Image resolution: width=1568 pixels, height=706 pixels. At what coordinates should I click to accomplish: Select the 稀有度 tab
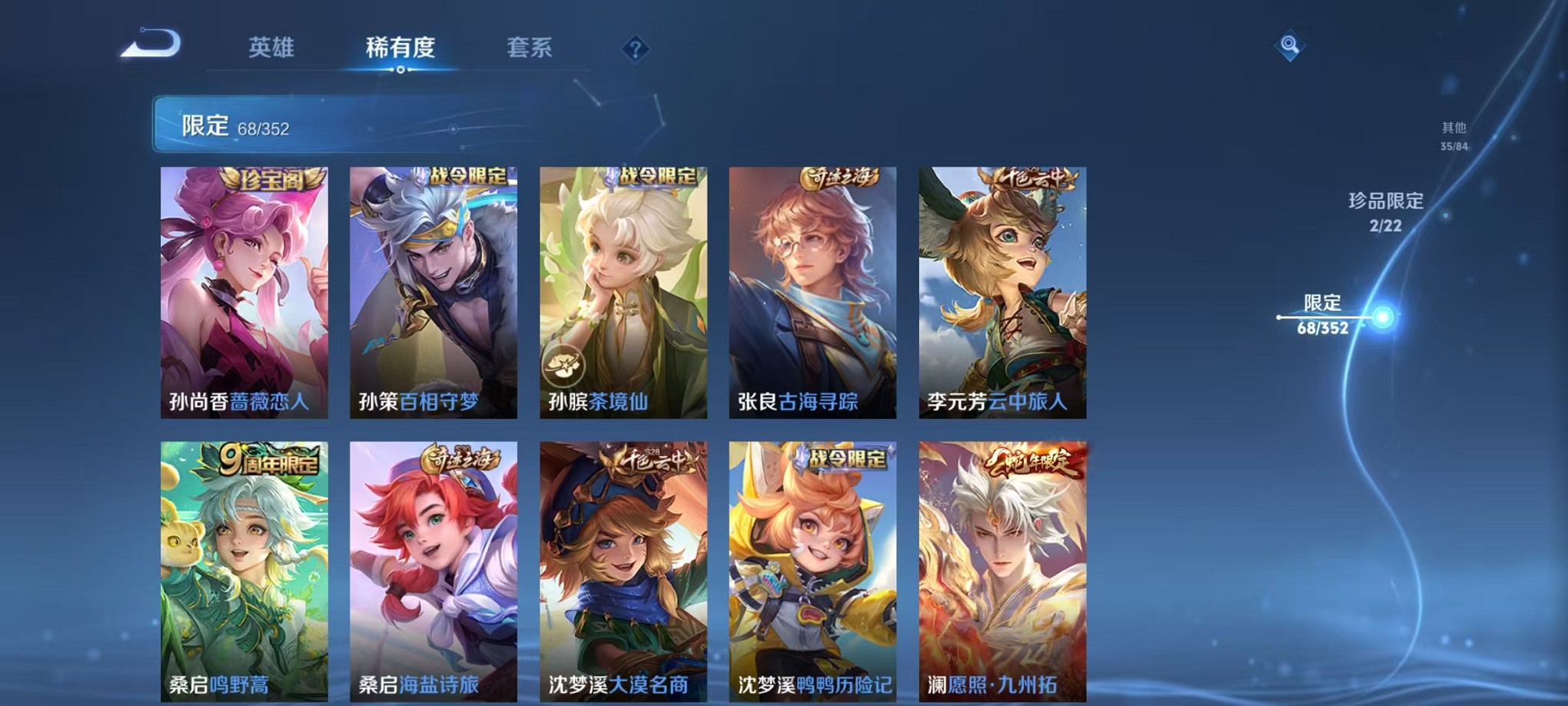point(401,48)
